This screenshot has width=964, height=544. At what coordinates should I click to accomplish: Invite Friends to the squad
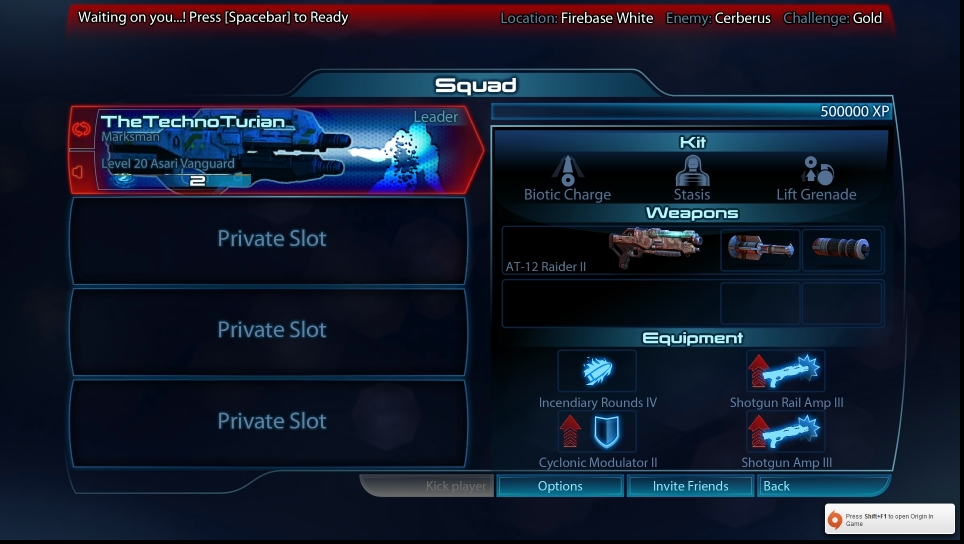(x=690, y=486)
